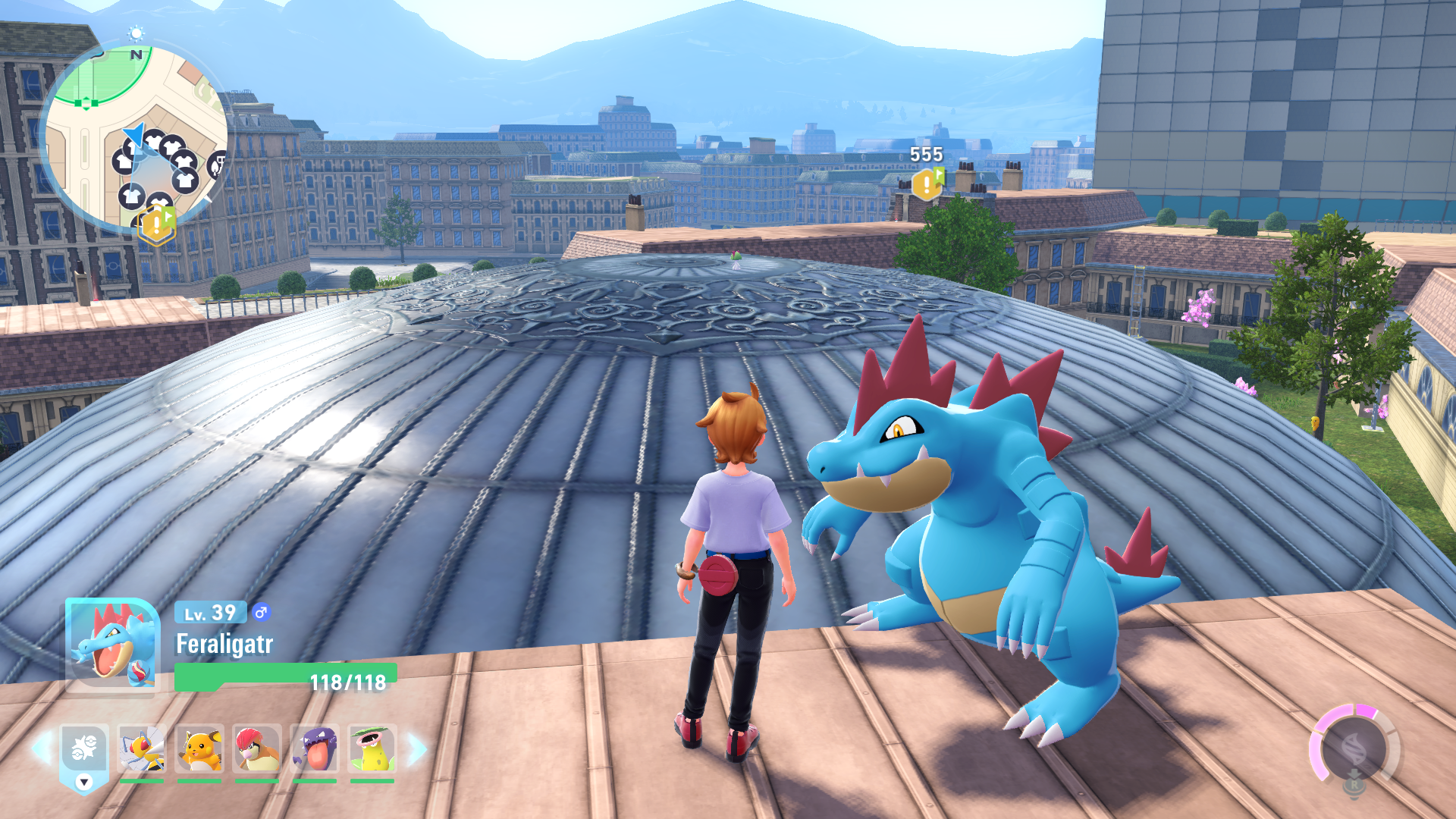
Task: Switch to Beedrill in the party bar
Action: (x=142, y=748)
